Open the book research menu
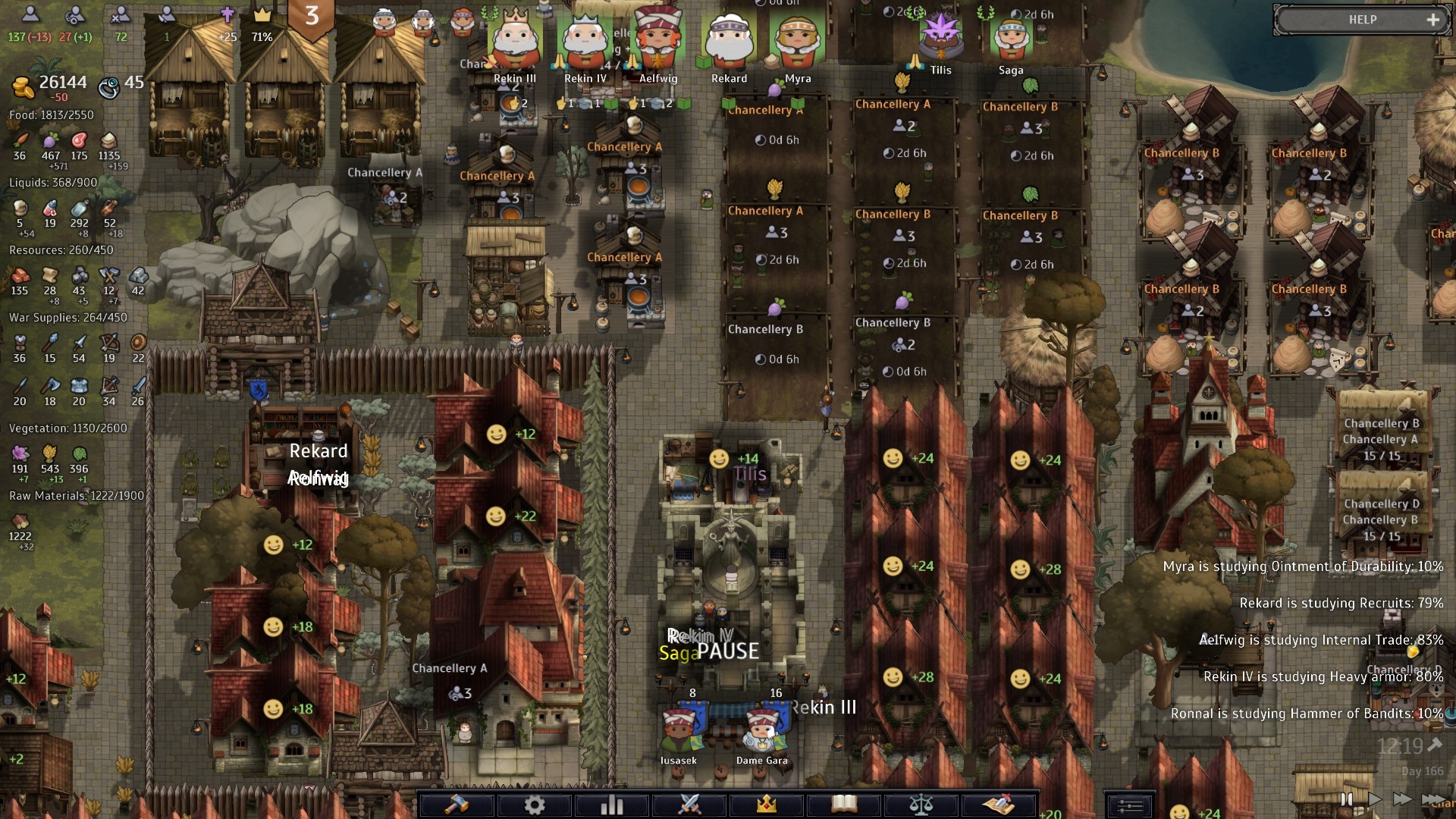 tap(844, 804)
